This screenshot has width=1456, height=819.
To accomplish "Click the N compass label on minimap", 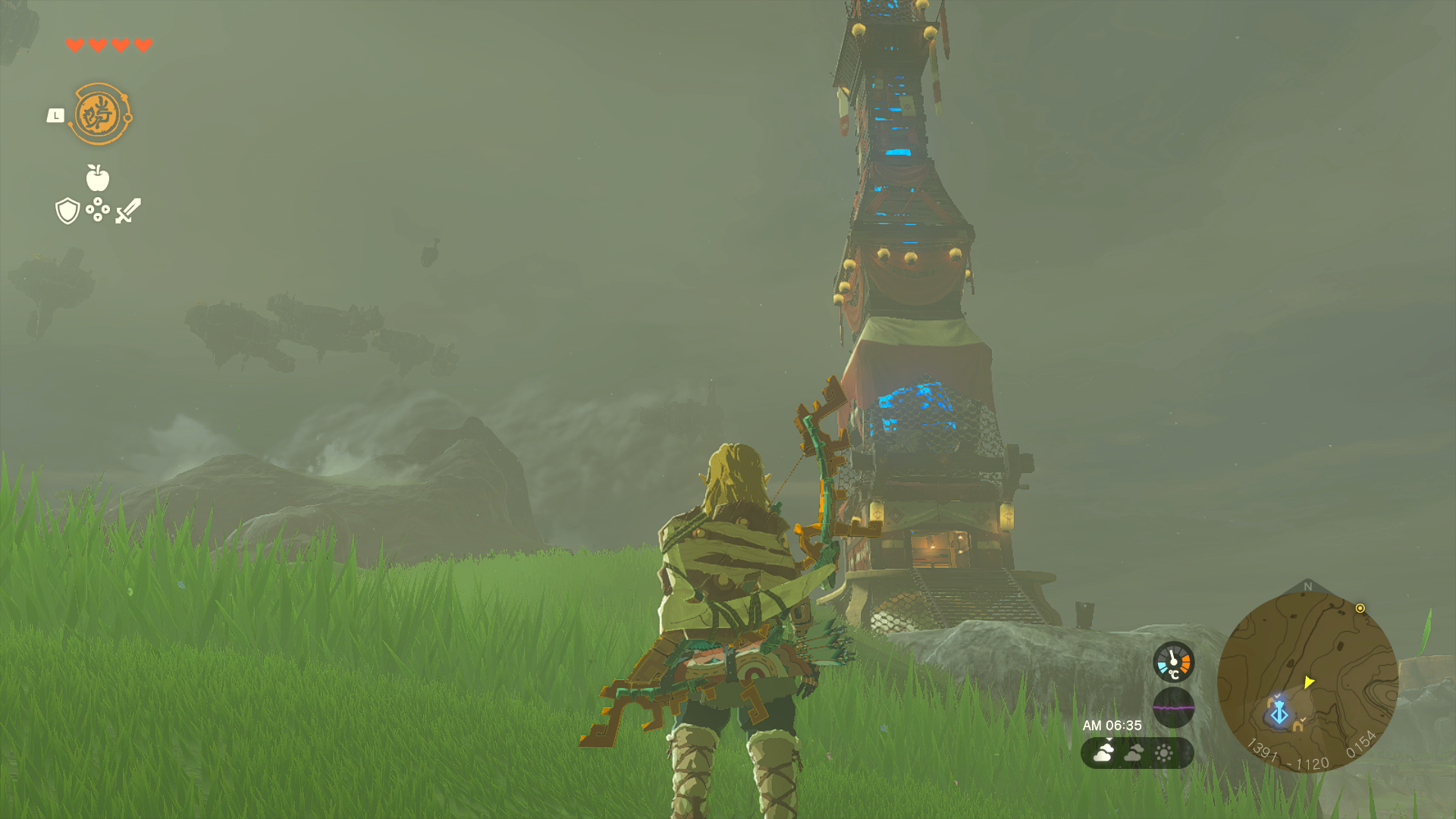I will pyautogui.click(x=1307, y=585).
